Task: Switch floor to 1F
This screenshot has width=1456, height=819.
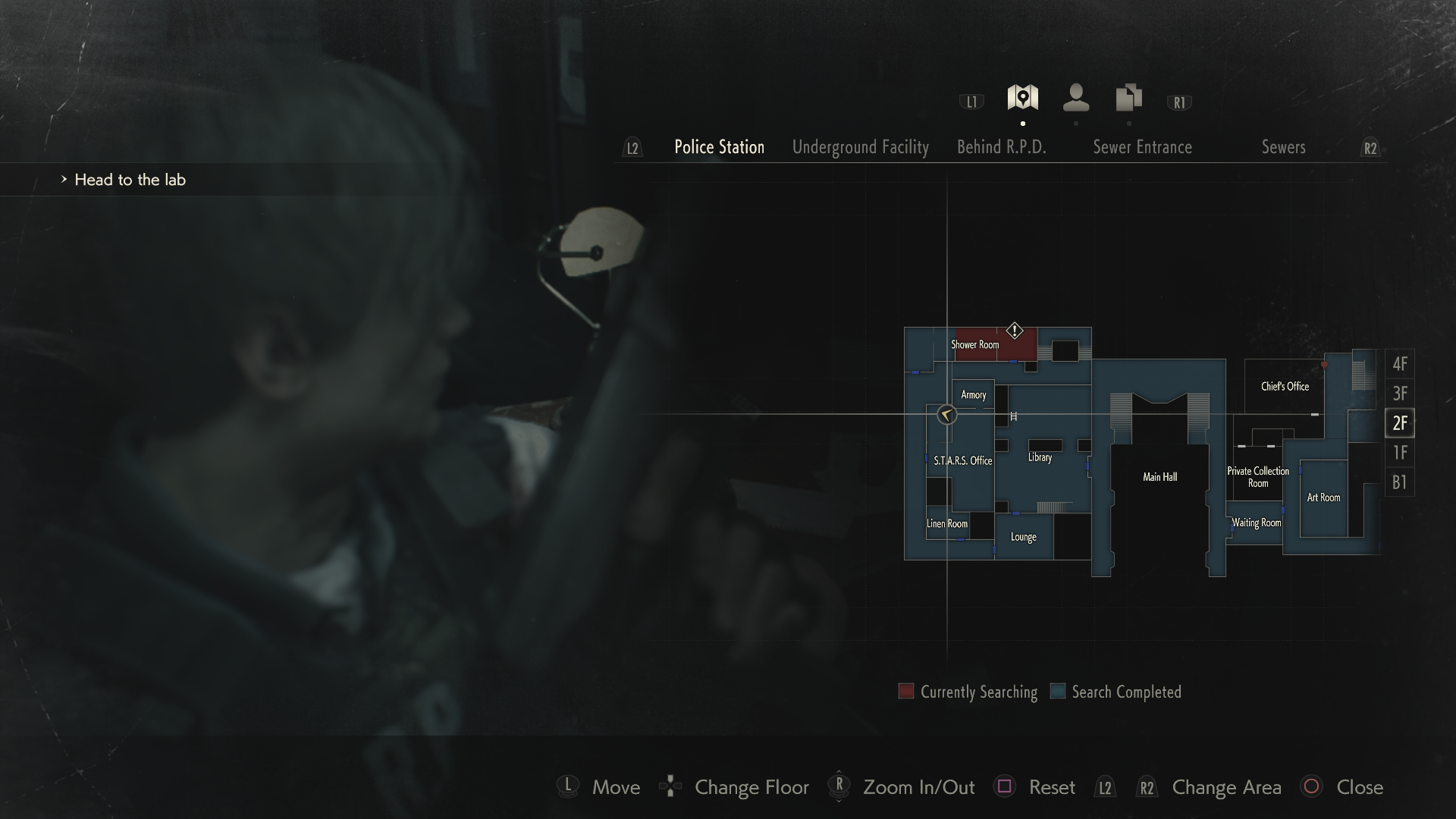Action: point(1401,453)
